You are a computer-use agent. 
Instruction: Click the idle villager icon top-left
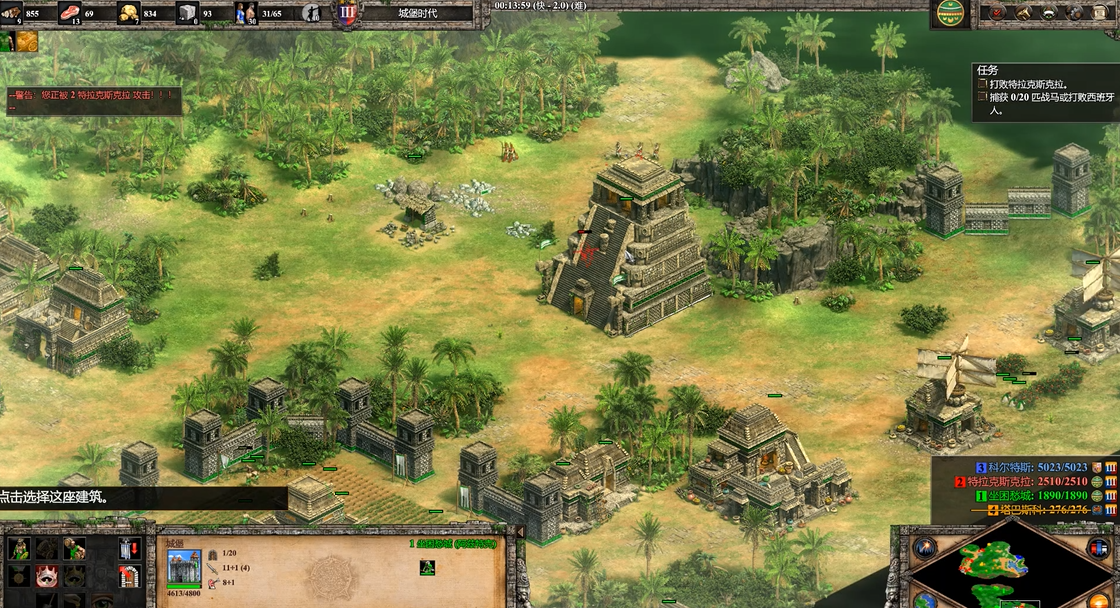tap(8, 41)
